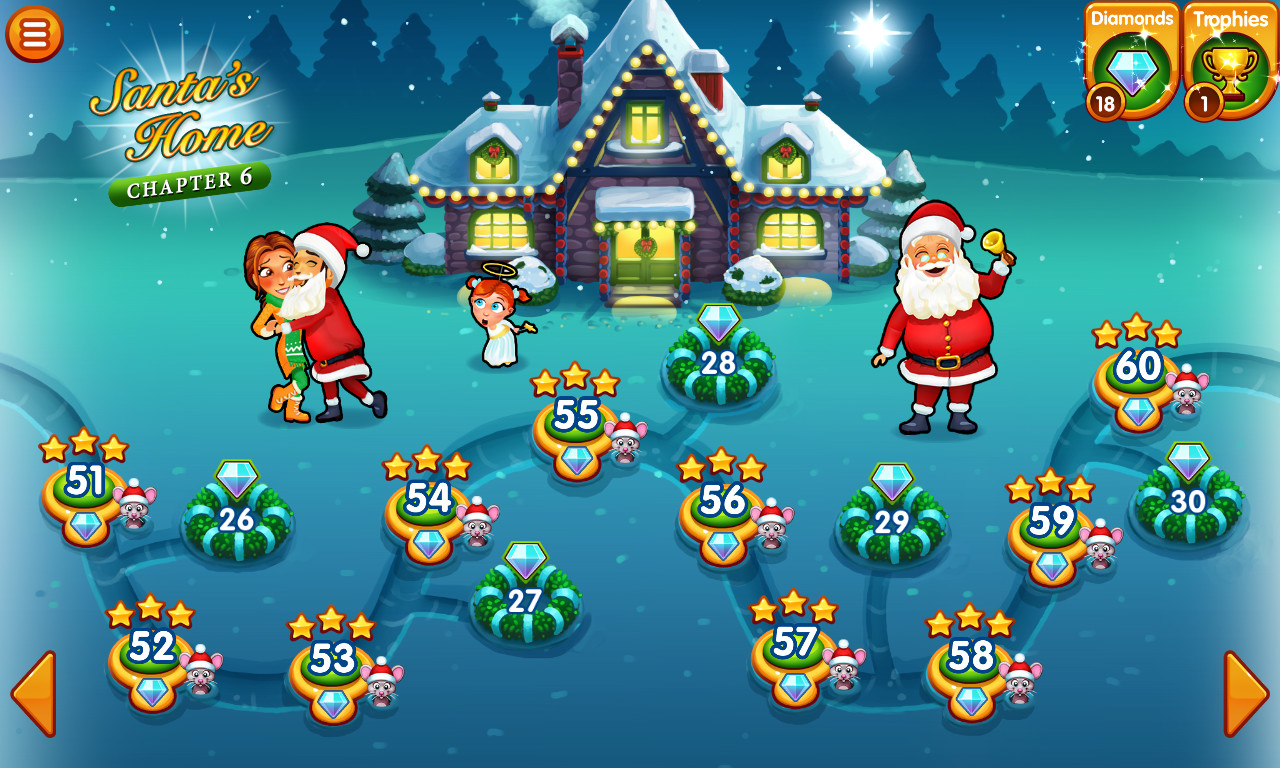1280x768 pixels.
Task: Open wreath bonus level 30
Action: pos(1186,500)
